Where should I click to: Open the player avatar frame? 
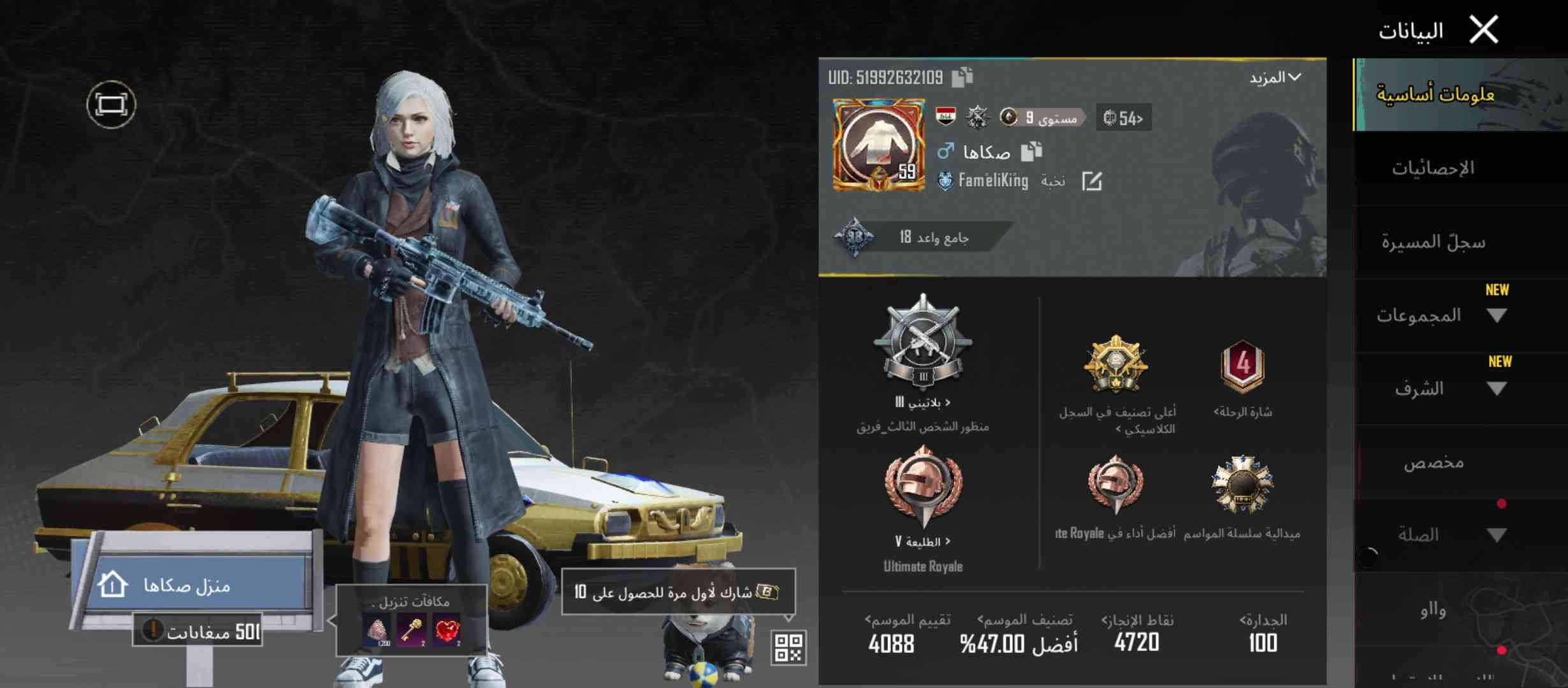(x=878, y=145)
